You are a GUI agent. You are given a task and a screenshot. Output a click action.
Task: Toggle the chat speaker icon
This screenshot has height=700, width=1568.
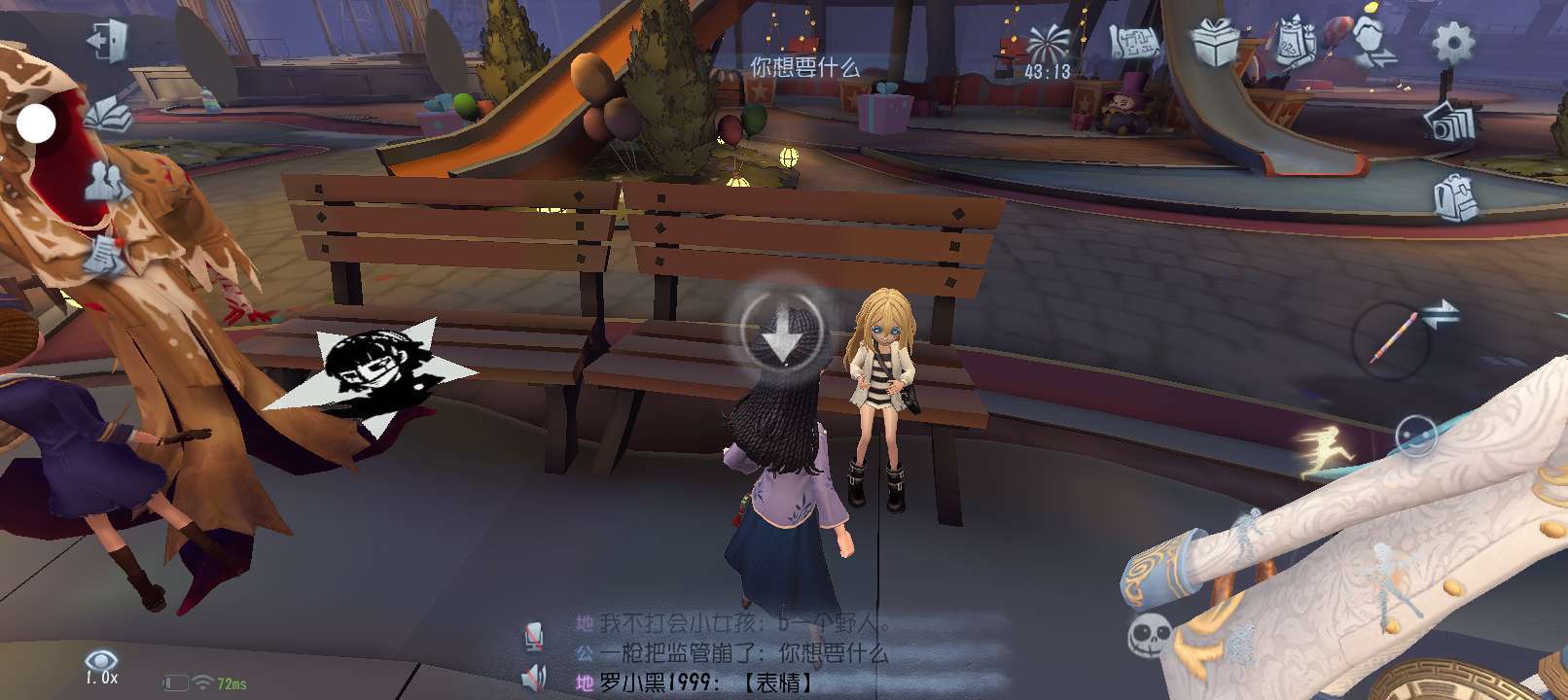pos(533,677)
